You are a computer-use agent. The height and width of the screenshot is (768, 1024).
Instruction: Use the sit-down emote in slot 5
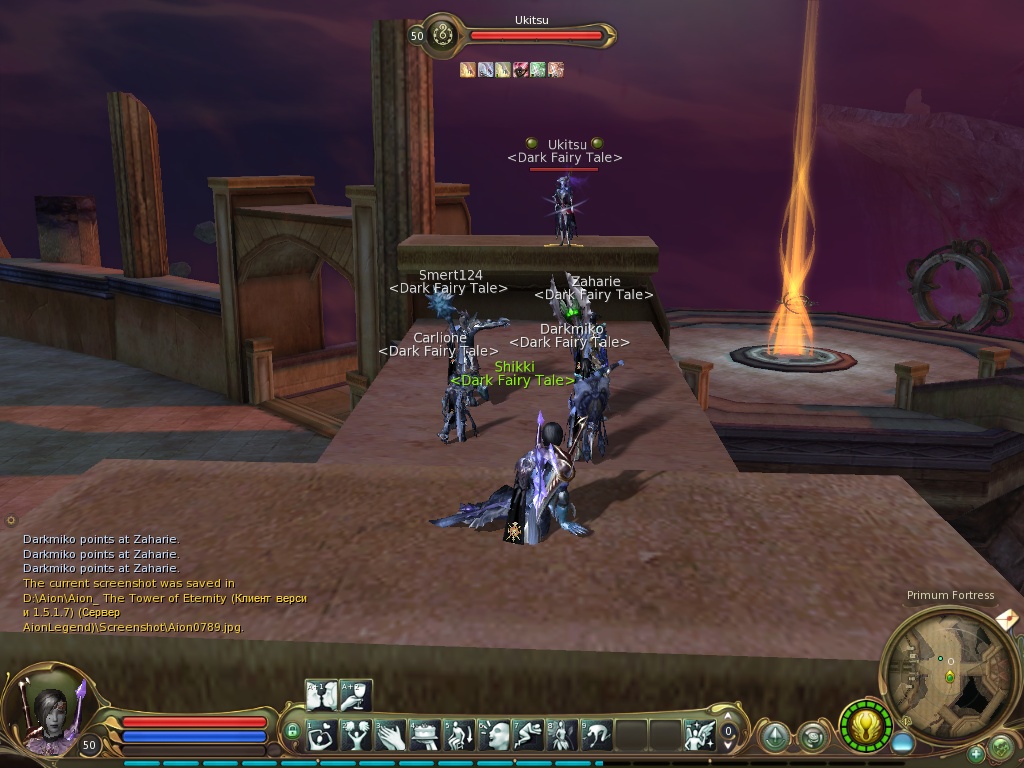[460, 736]
